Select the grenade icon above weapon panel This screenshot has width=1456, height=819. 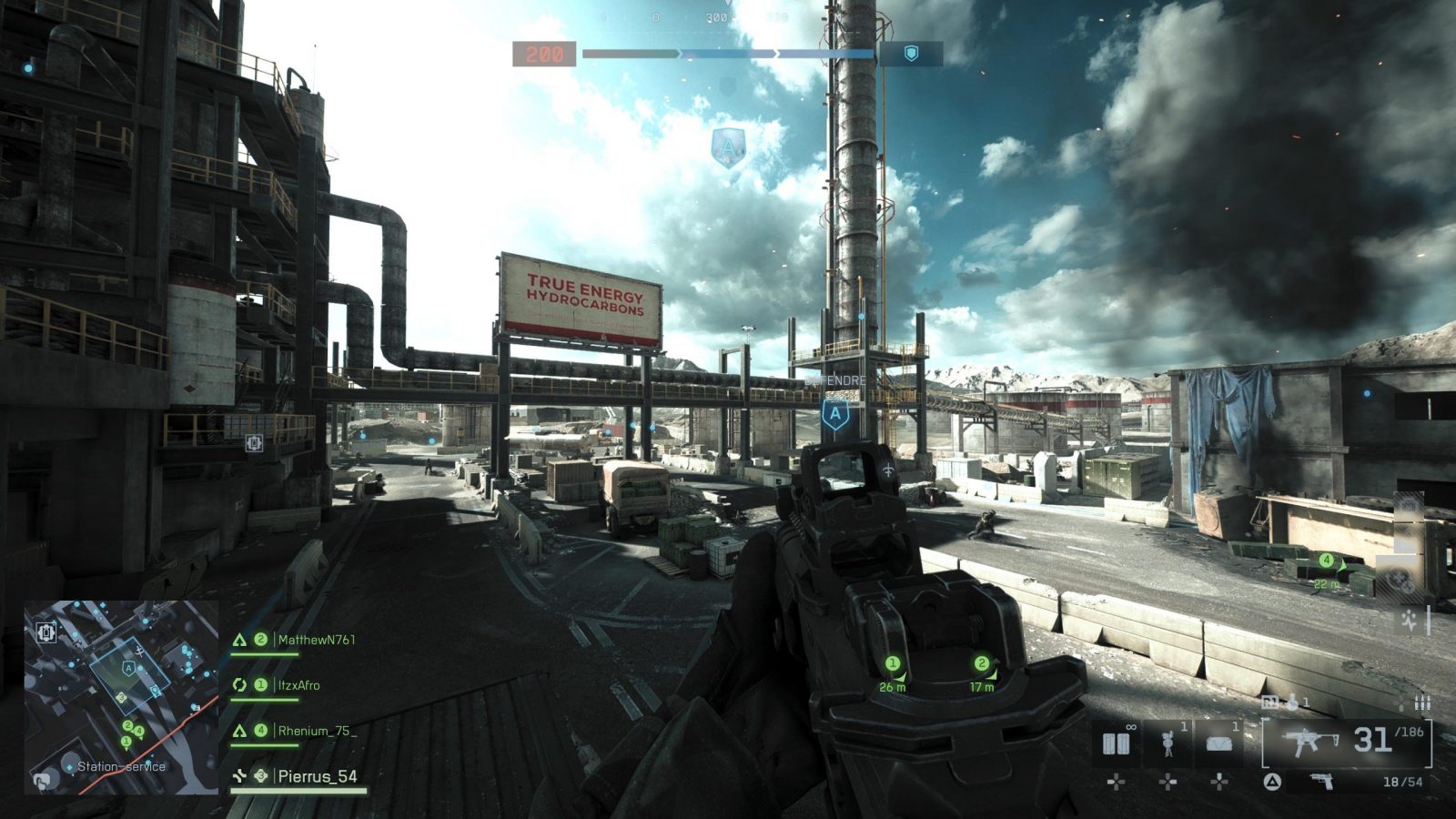coord(1292,702)
